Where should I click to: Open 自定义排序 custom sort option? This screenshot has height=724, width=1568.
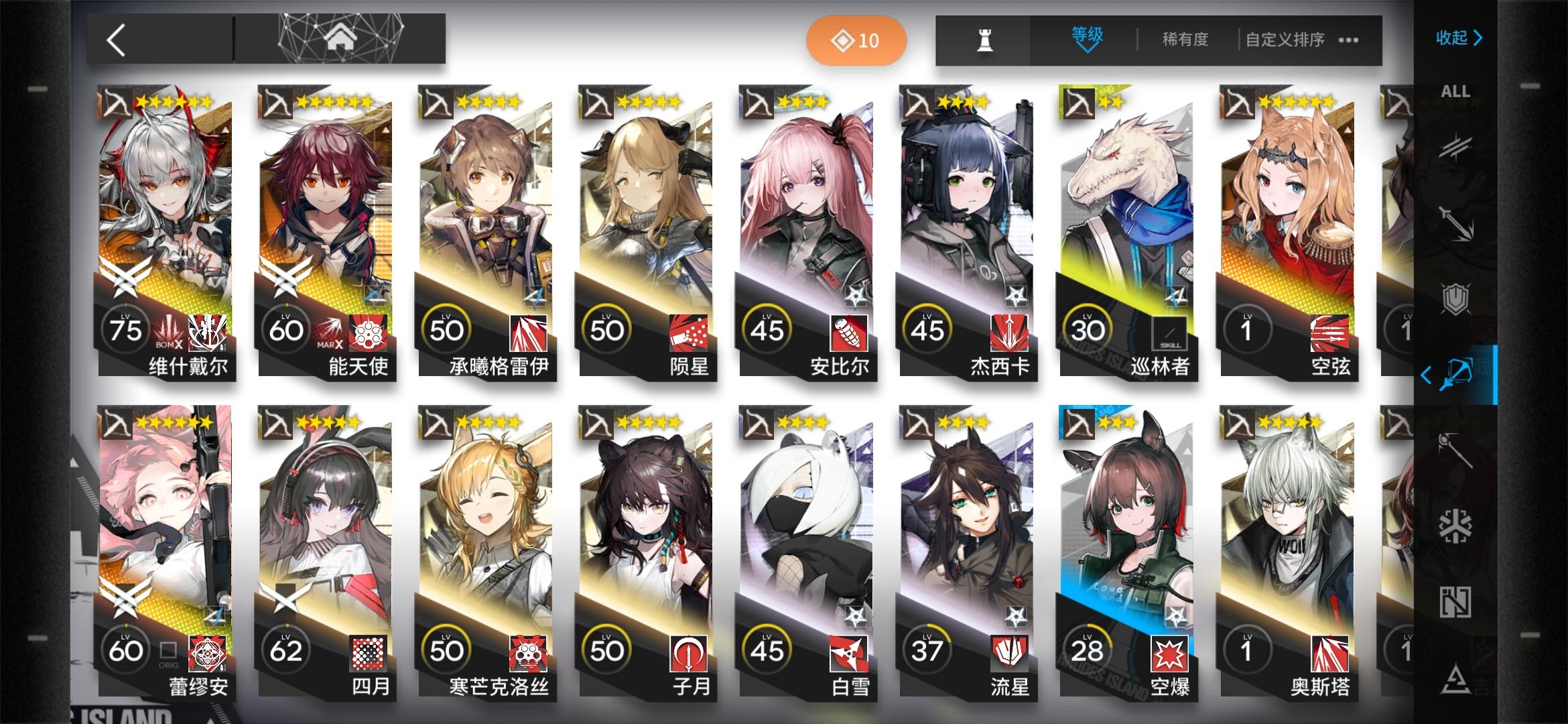tap(1283, 40)
